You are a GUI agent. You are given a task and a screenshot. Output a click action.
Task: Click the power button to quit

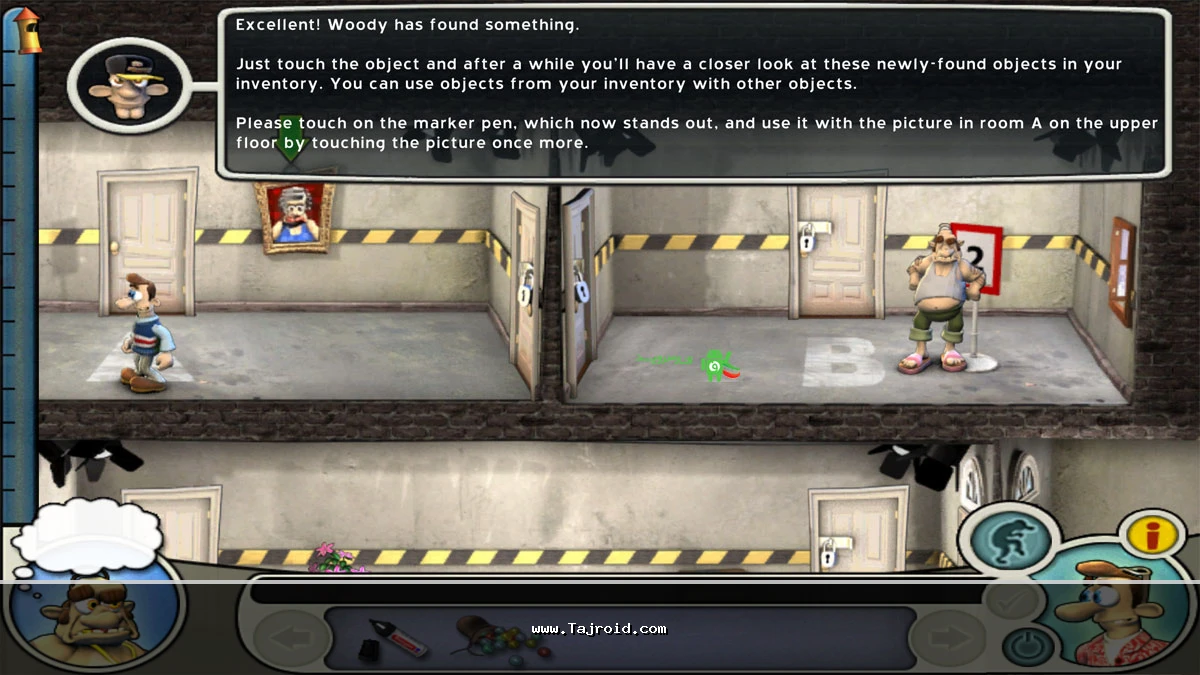(x=1029, y=648)
